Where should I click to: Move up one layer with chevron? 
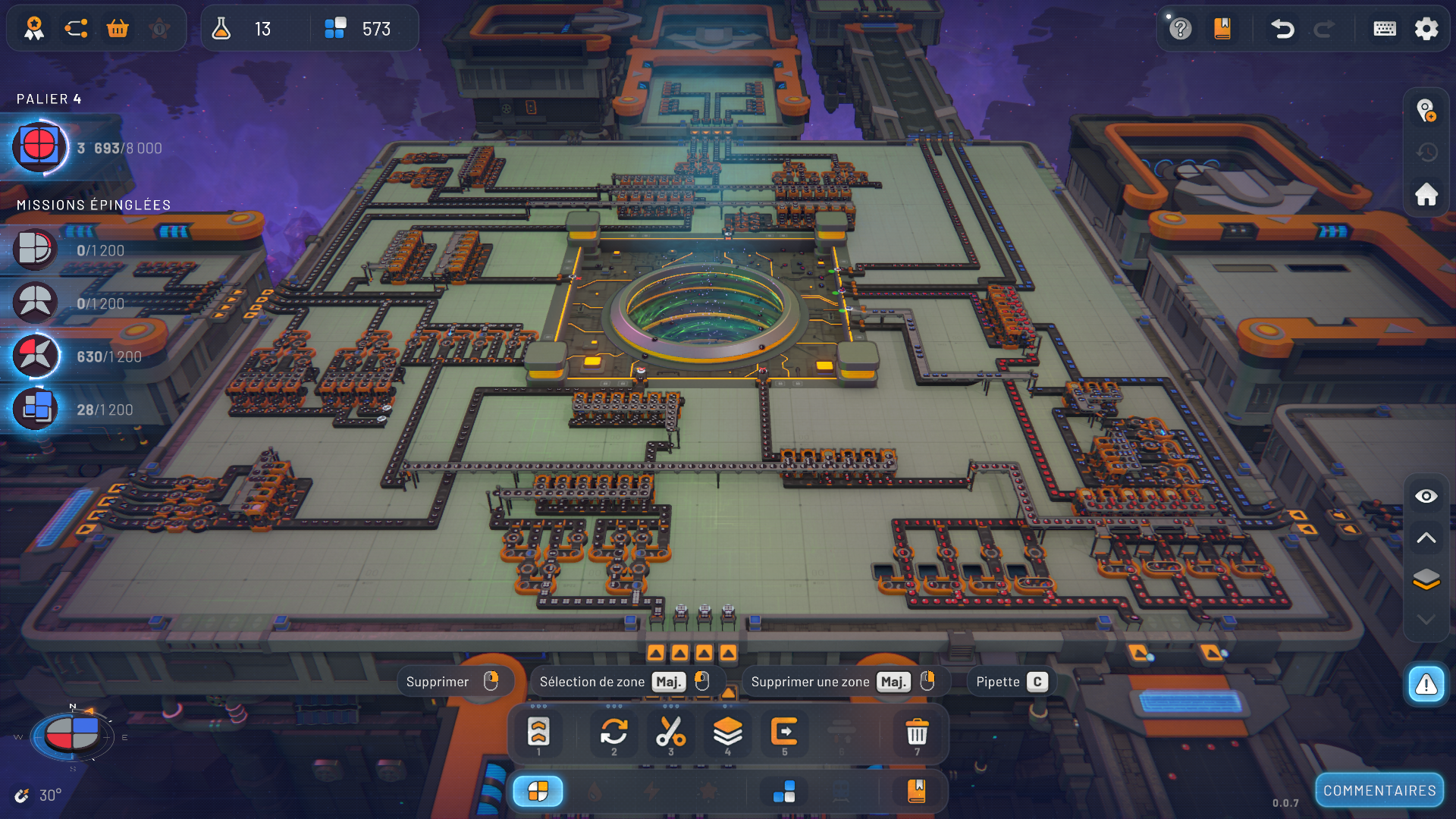point(1426,538)
